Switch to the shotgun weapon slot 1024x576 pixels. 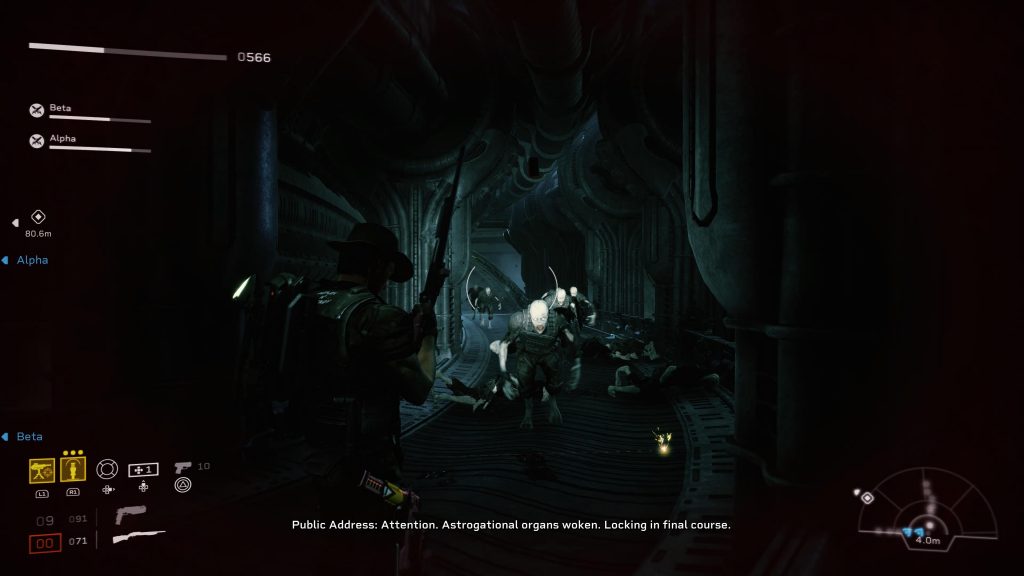pyautogui.click(x=138, y=538)
